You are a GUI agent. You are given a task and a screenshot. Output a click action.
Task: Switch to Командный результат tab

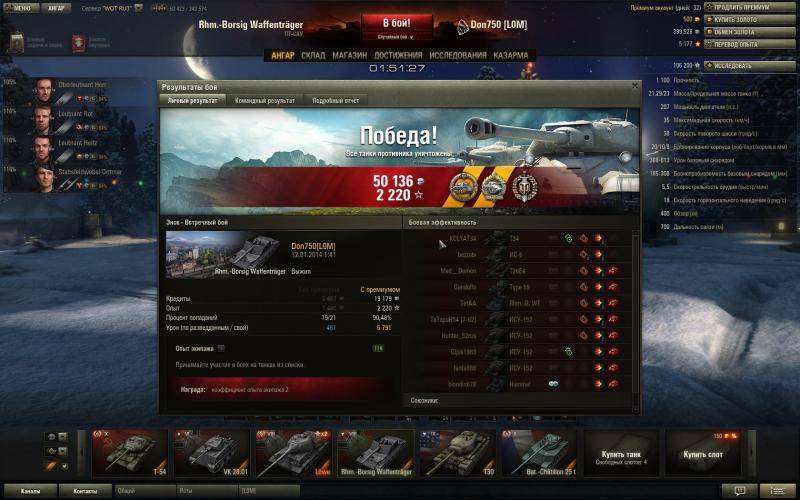click(264, 101)
